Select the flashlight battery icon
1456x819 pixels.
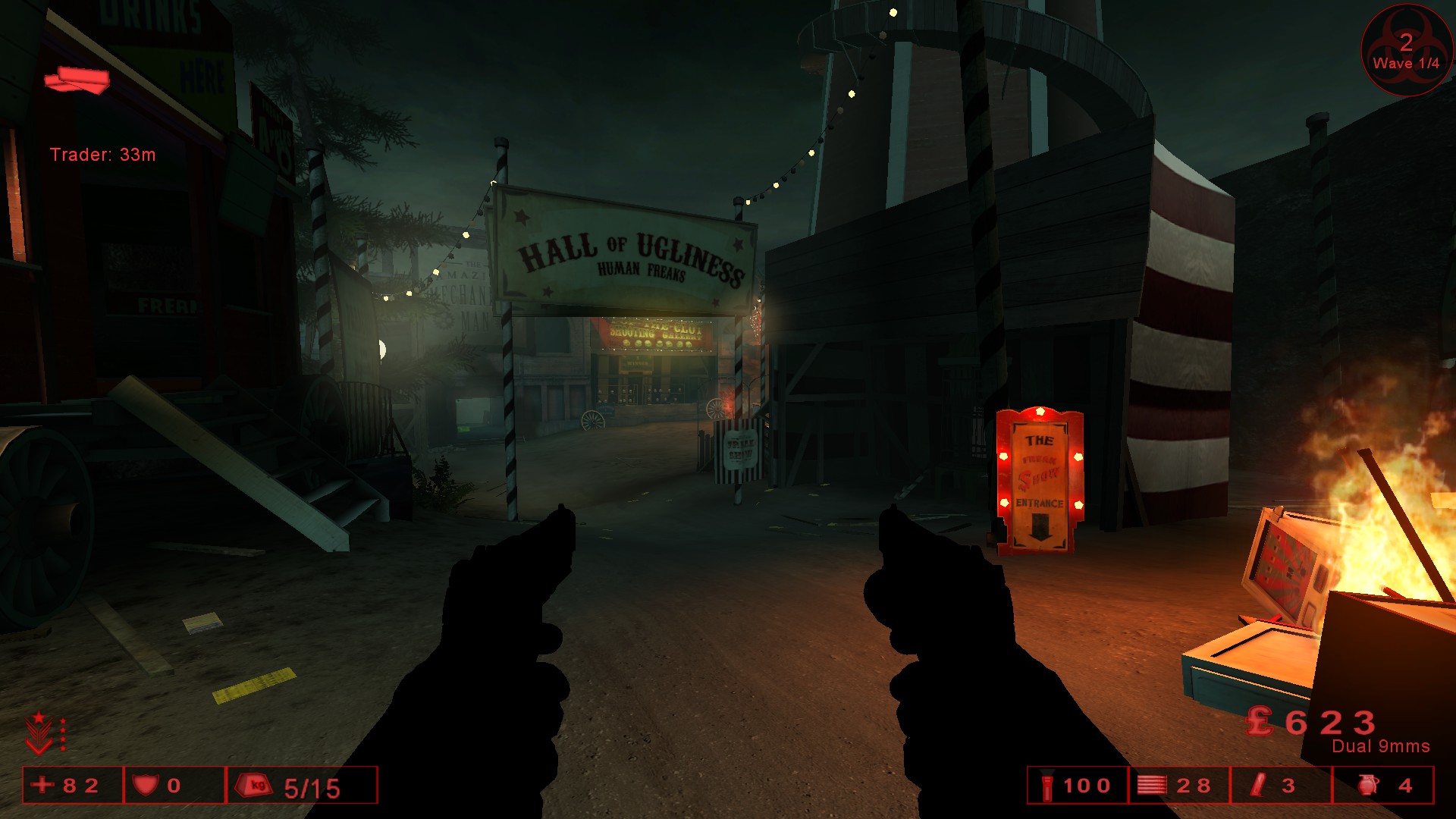(x=1047, y=786)
